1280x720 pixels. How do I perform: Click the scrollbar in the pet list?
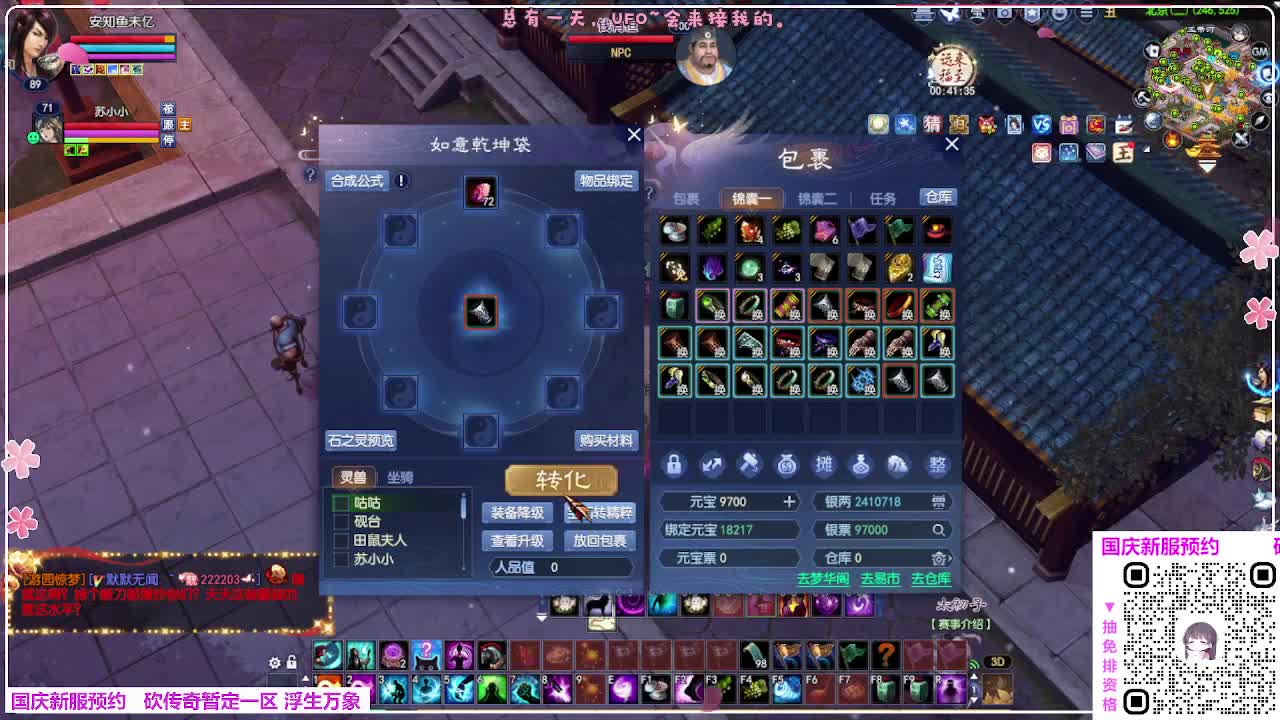click(x=463, y=505)
